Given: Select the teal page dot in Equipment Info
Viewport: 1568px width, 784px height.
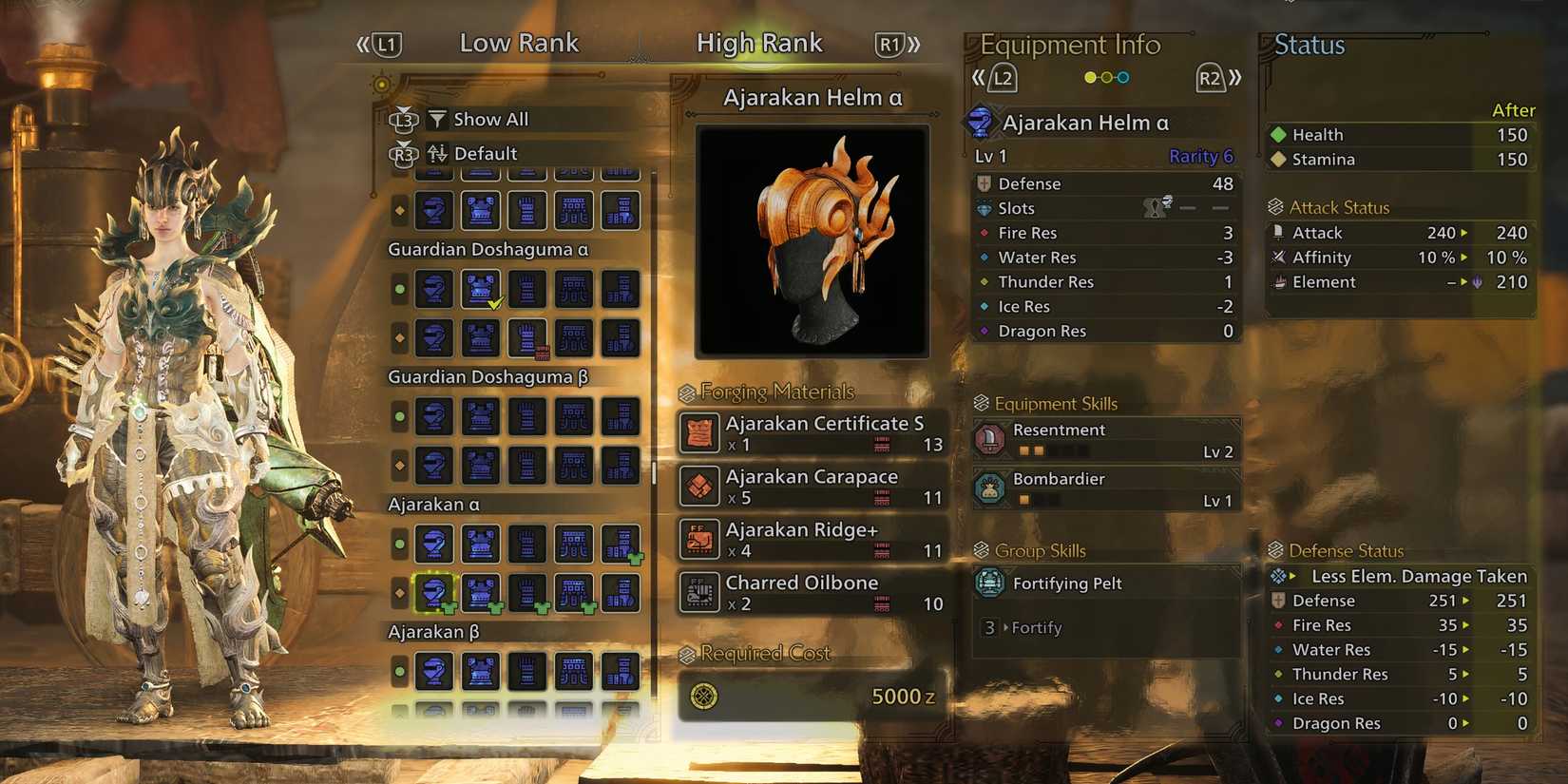Looking at the screenshot, I should click(x=1123, y=77).
